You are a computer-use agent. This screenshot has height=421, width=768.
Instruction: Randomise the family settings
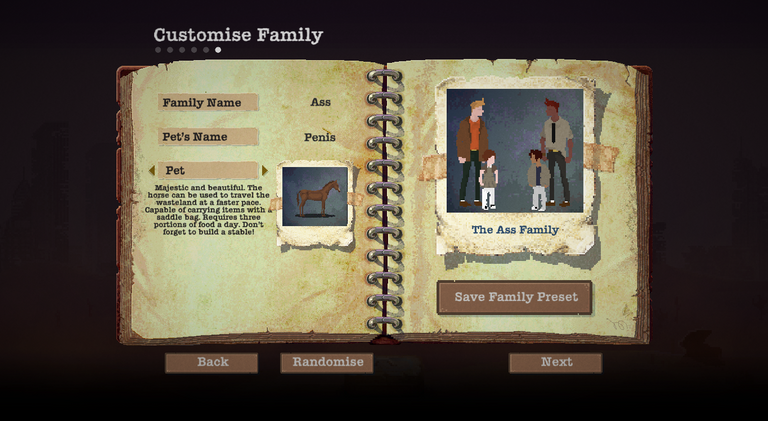pos(326,362)
